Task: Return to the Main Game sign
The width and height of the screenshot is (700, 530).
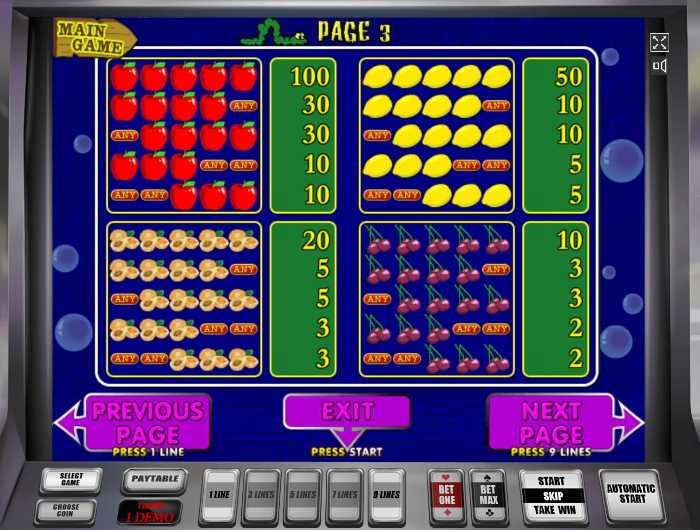Action: (95, 37)
